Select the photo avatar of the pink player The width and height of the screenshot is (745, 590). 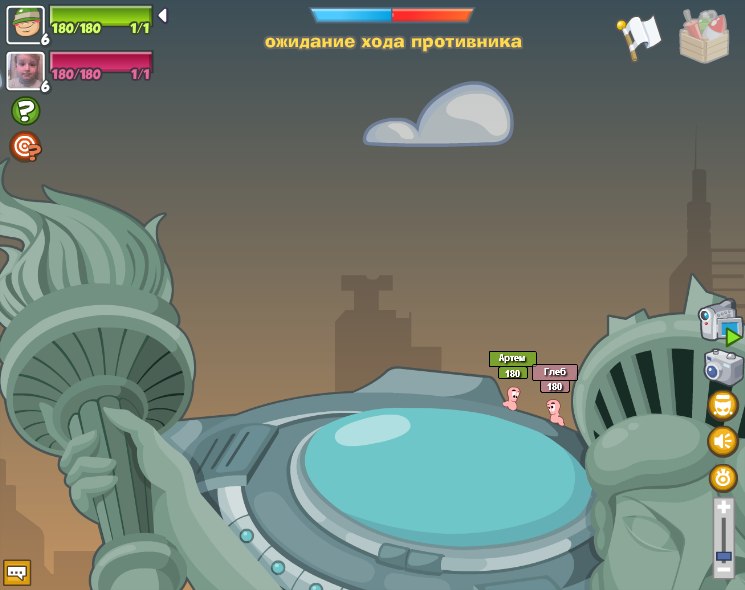(25, 70)
